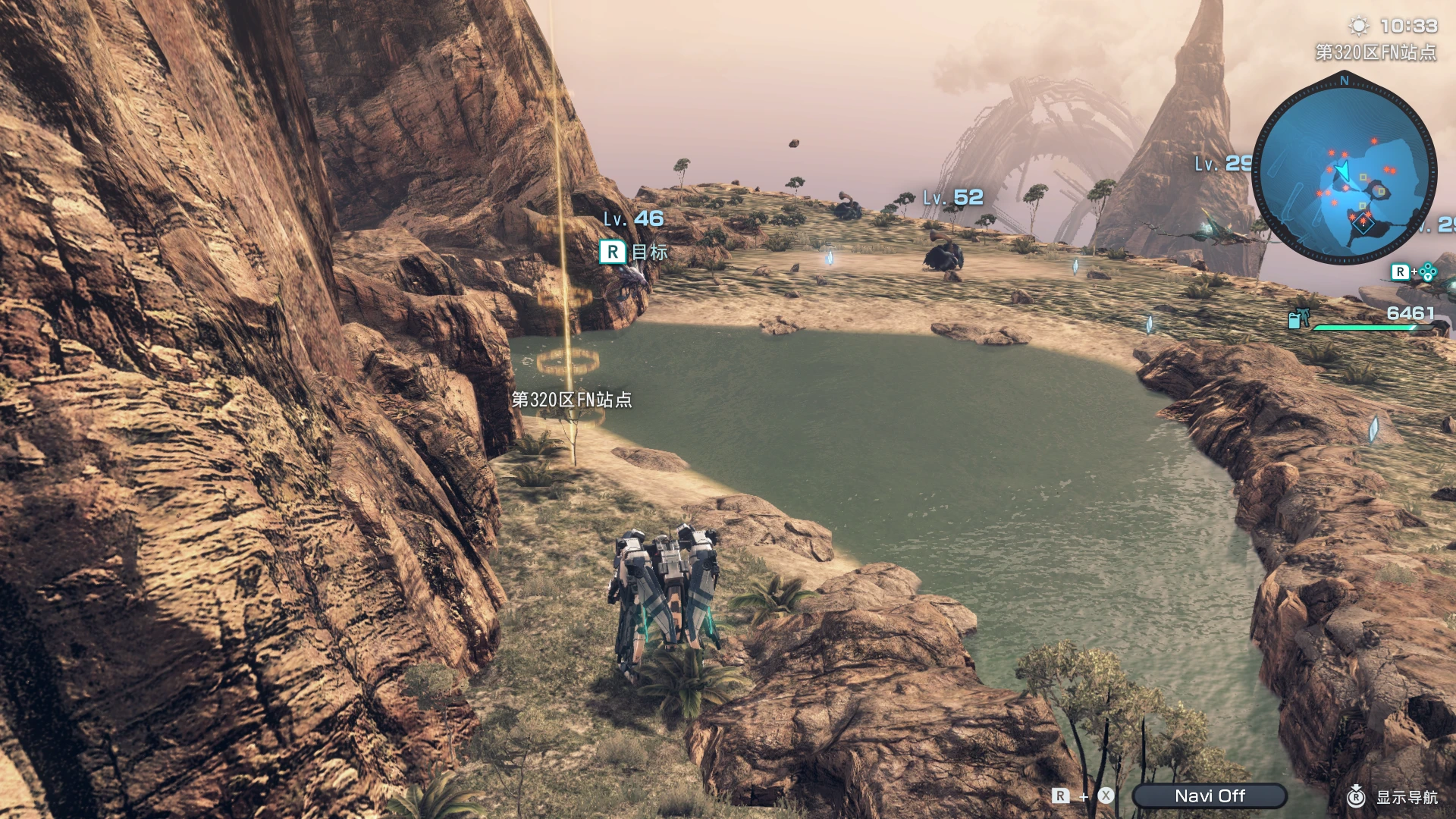
Task: Click the N compass marker atop the minimap
Action: coord(1345,79)
